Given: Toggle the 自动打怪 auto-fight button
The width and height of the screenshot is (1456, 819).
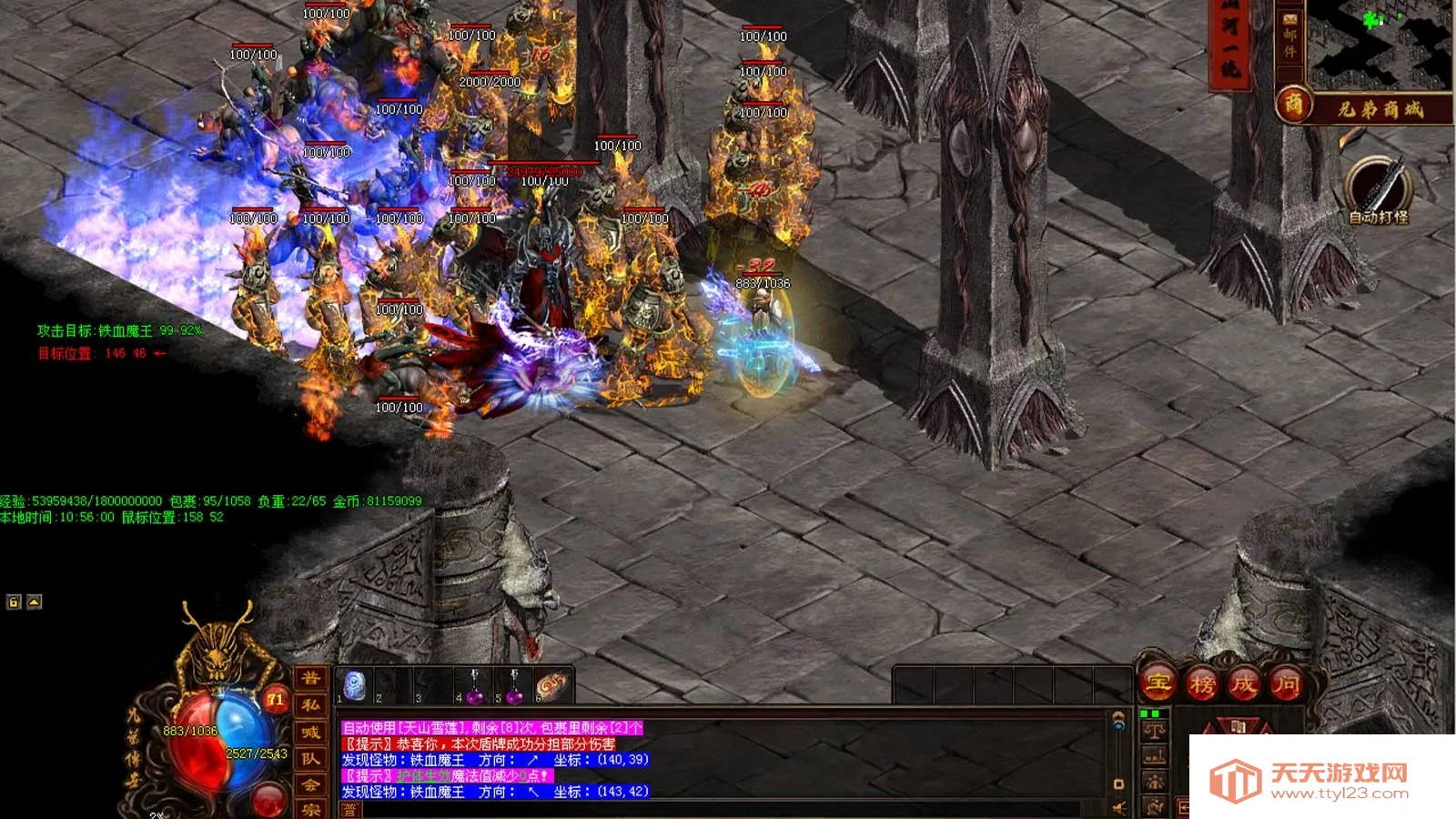Looking at the screenshot, I should coord(1378,189).
